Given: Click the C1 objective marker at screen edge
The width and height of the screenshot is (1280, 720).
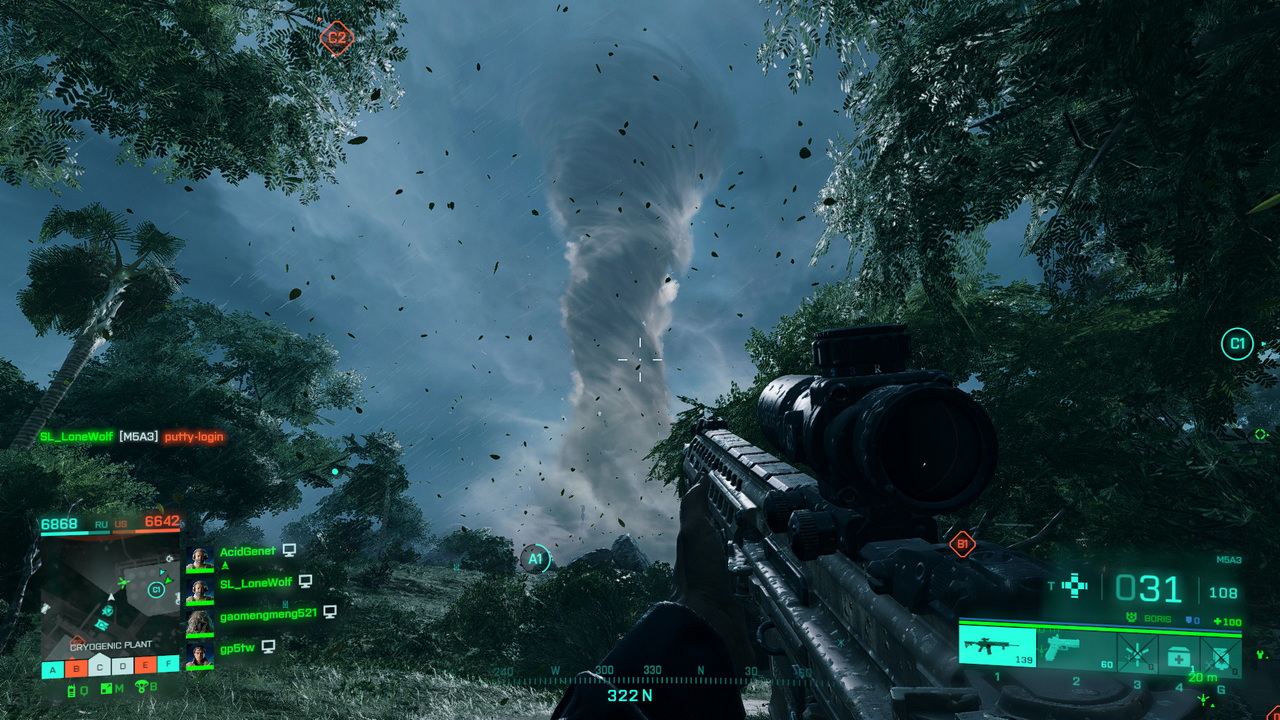Looking at the screenshot, I should point(1237,345).
